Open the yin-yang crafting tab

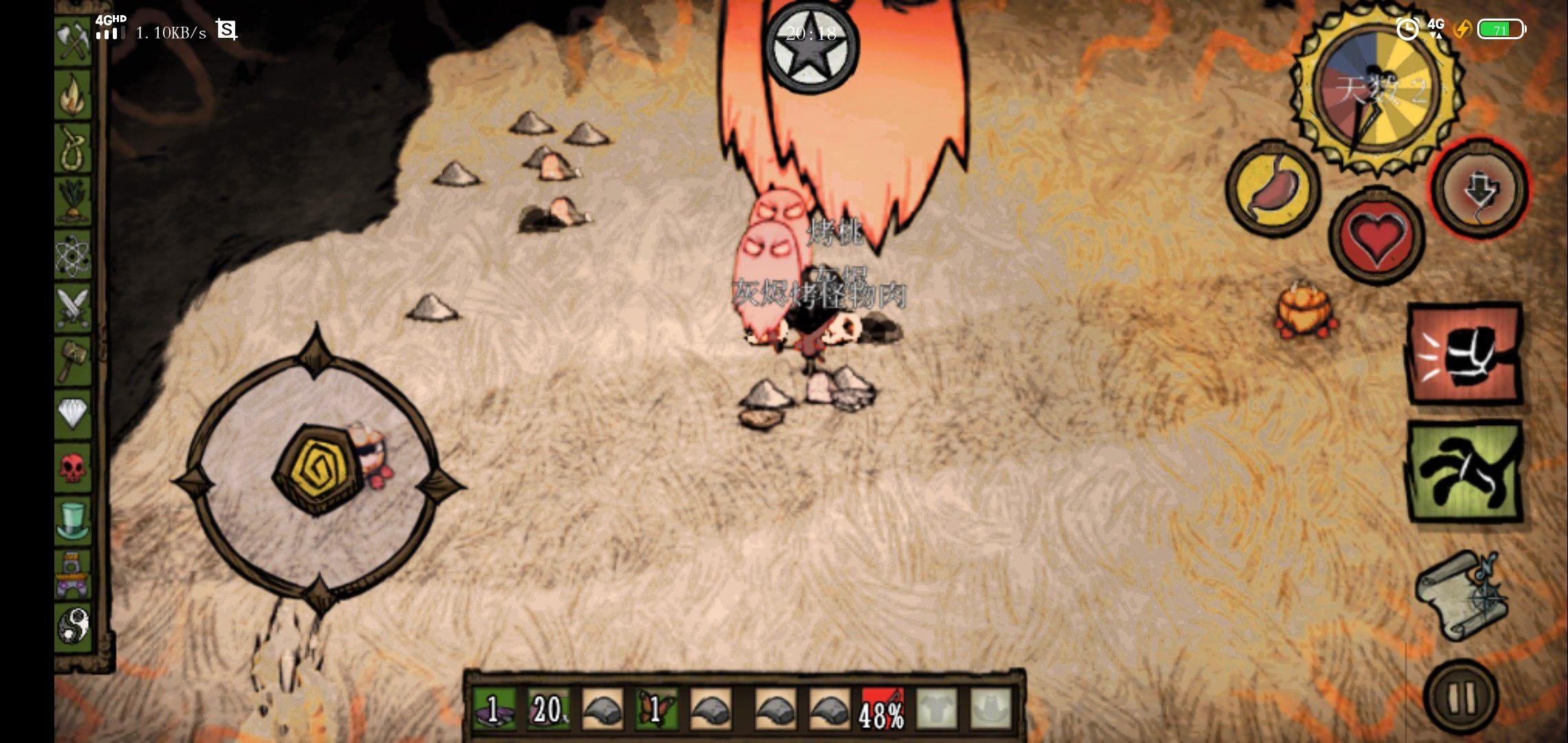point(74,626)
